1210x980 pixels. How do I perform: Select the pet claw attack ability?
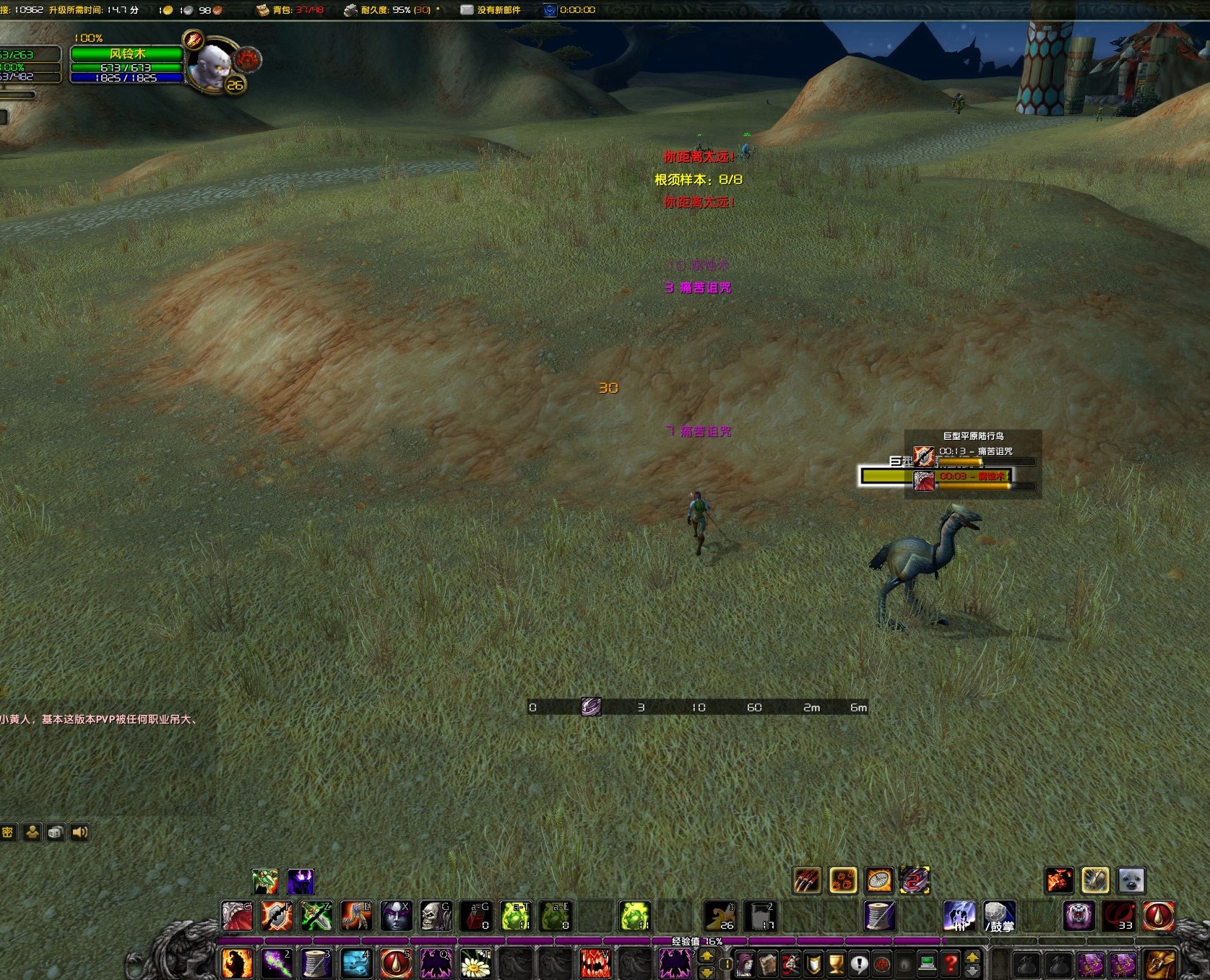[807, 880]
